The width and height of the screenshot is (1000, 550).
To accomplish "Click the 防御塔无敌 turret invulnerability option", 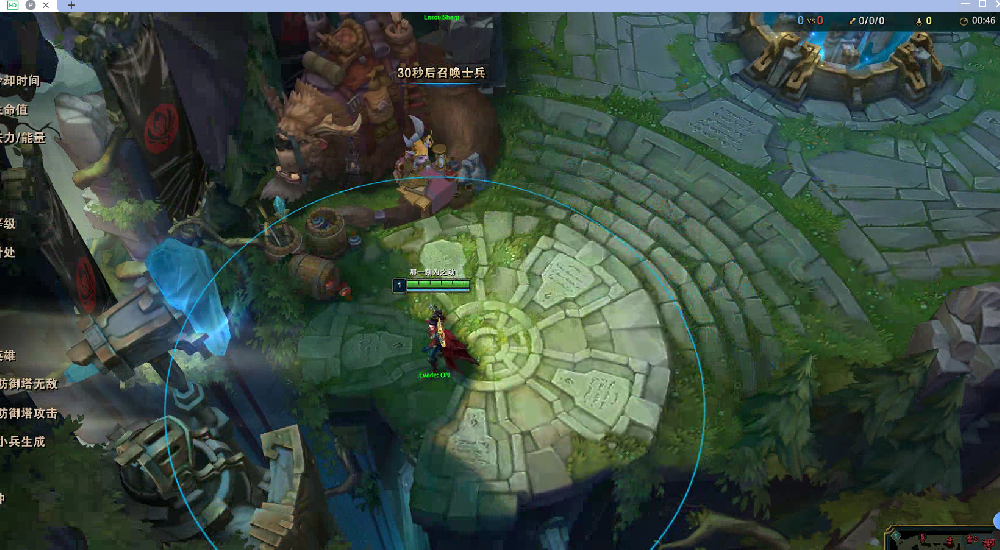I will [28, 384].
